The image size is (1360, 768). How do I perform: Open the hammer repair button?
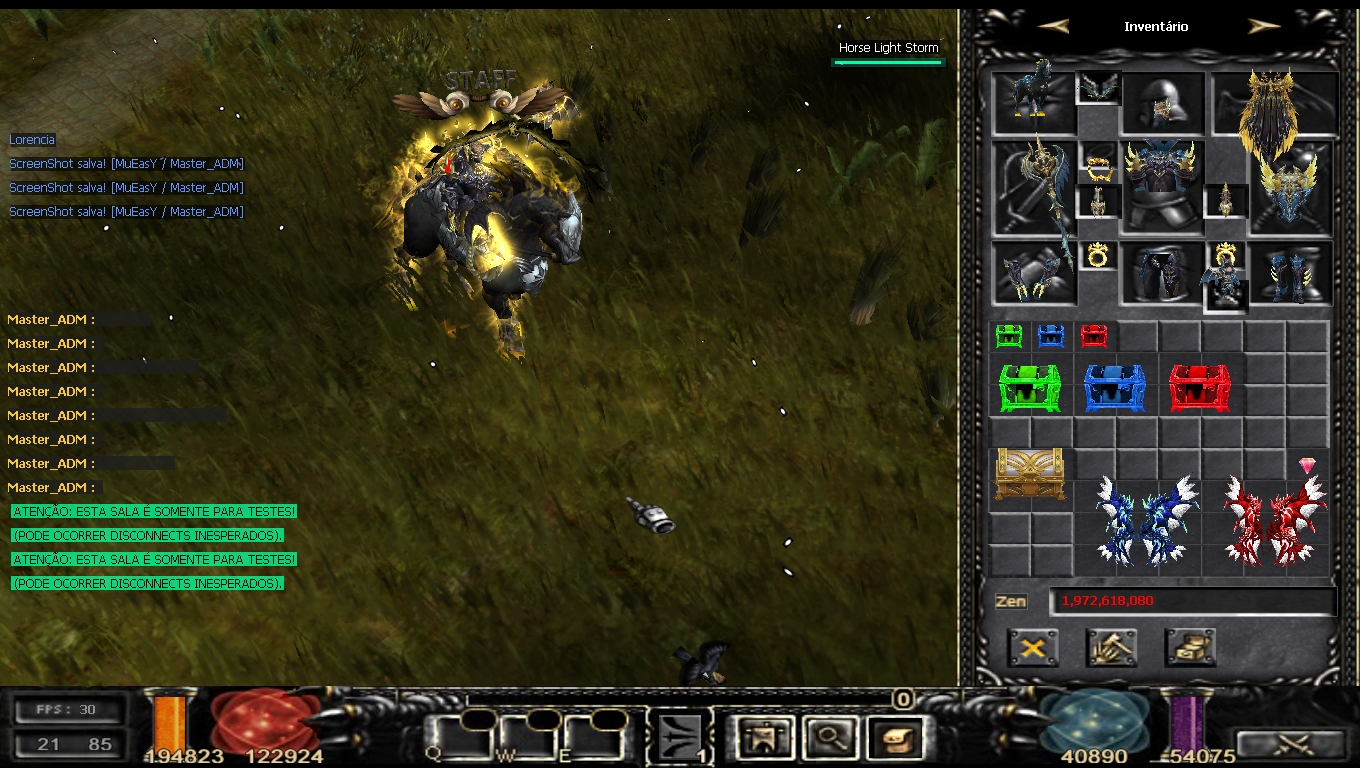1111,648
